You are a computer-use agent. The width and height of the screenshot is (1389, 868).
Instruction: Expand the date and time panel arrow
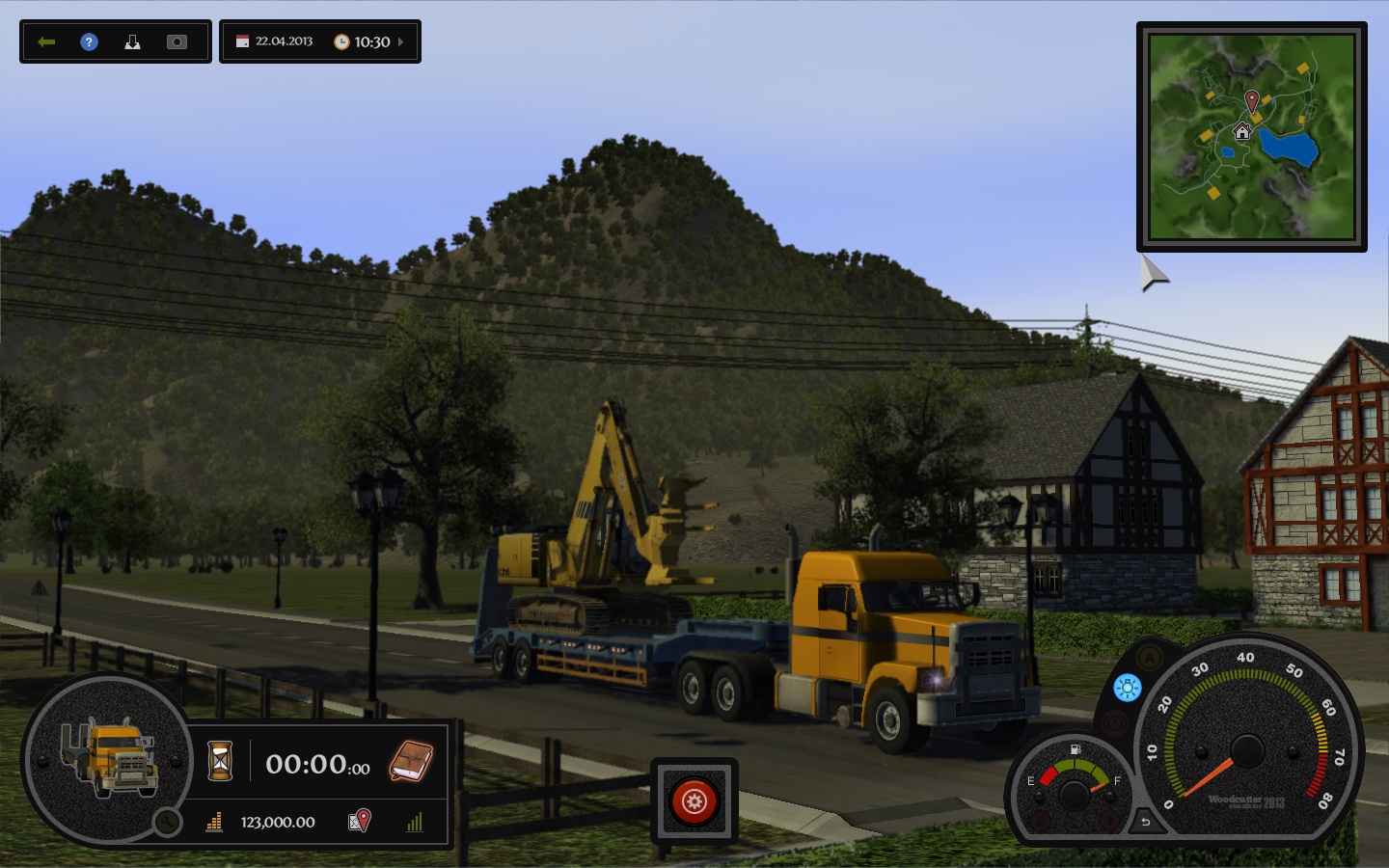tap(400, 42)
